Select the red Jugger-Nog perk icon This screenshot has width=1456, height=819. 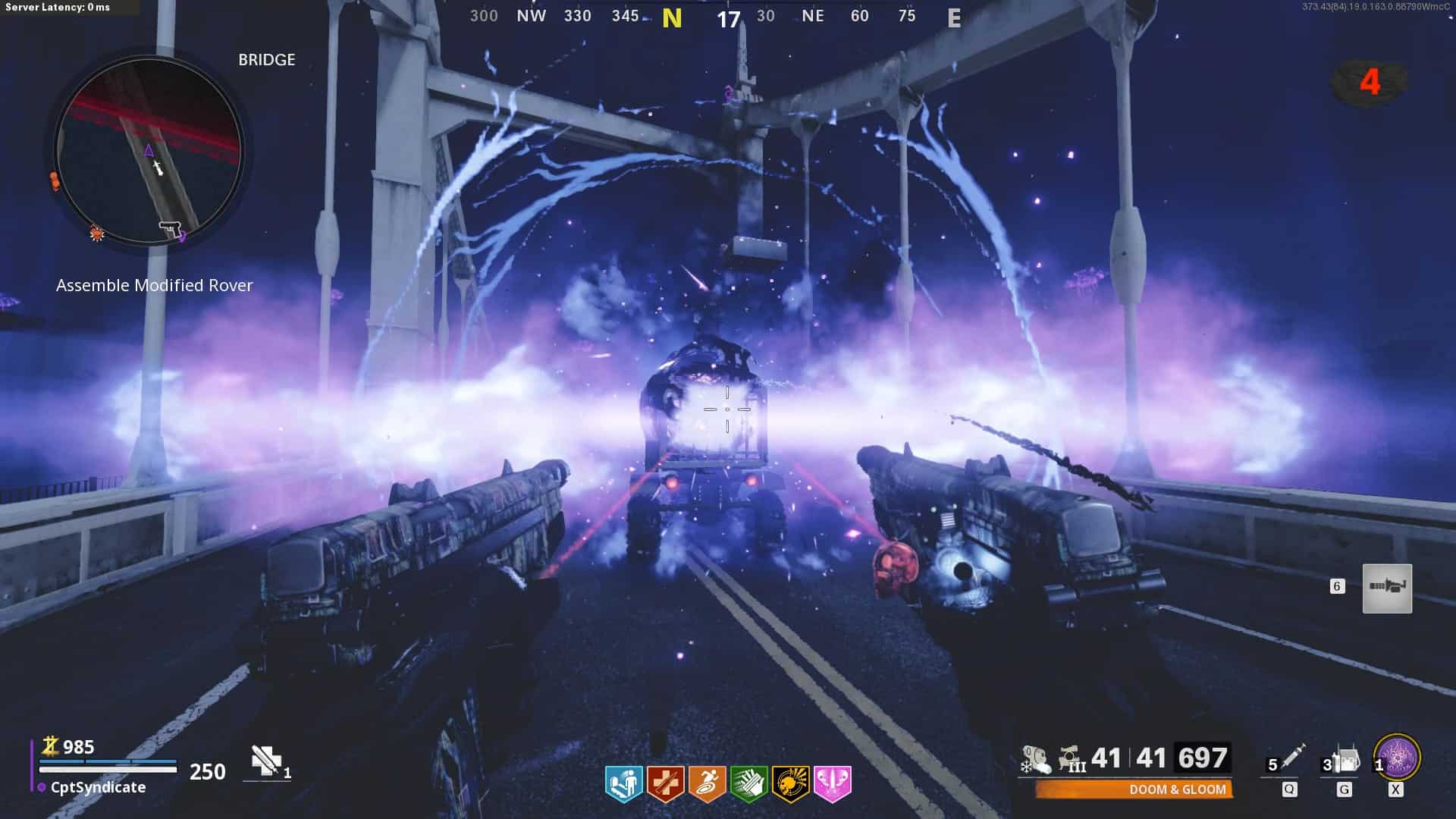click(665, 783)
